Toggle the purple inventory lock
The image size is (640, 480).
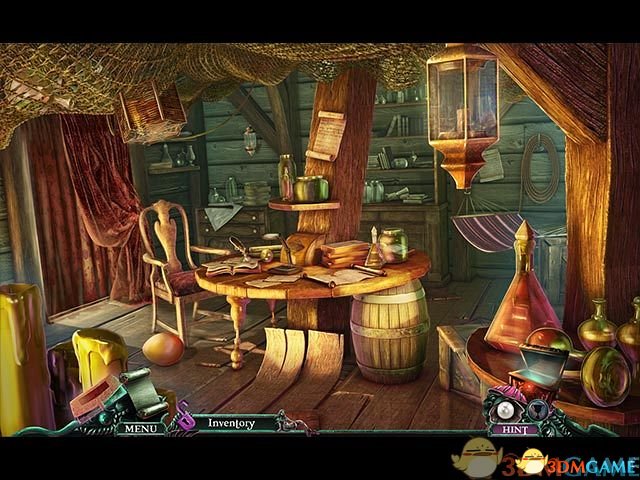point(185,420)
